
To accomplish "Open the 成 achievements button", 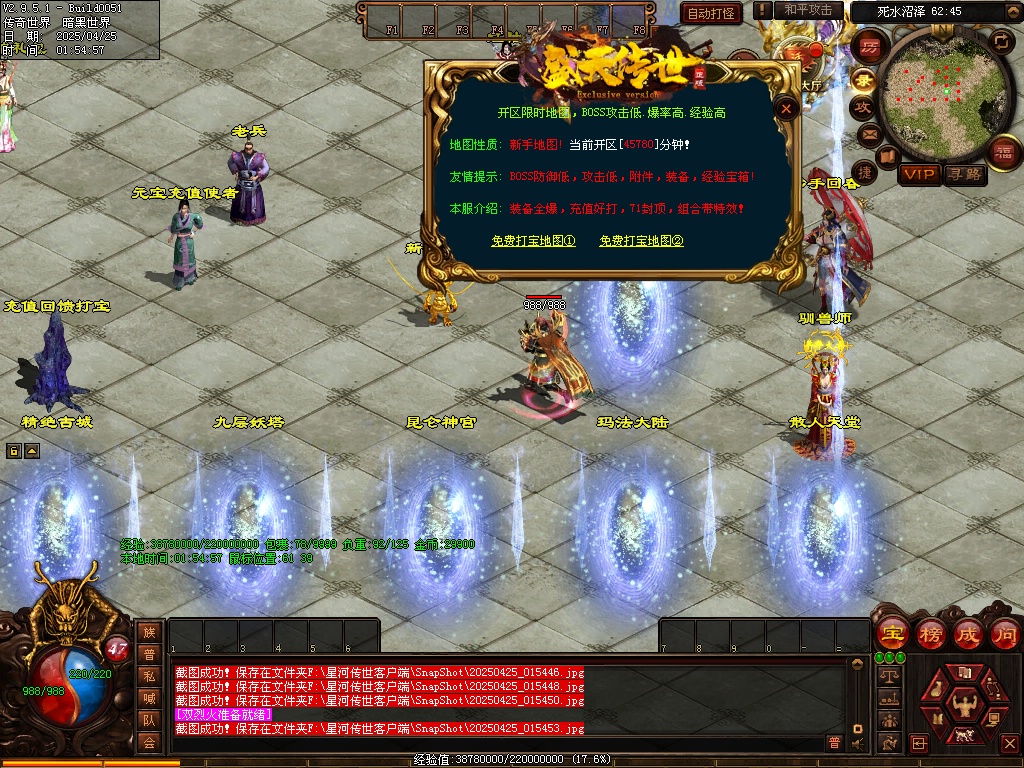I will pyautogui.click(x=967, y=634).
